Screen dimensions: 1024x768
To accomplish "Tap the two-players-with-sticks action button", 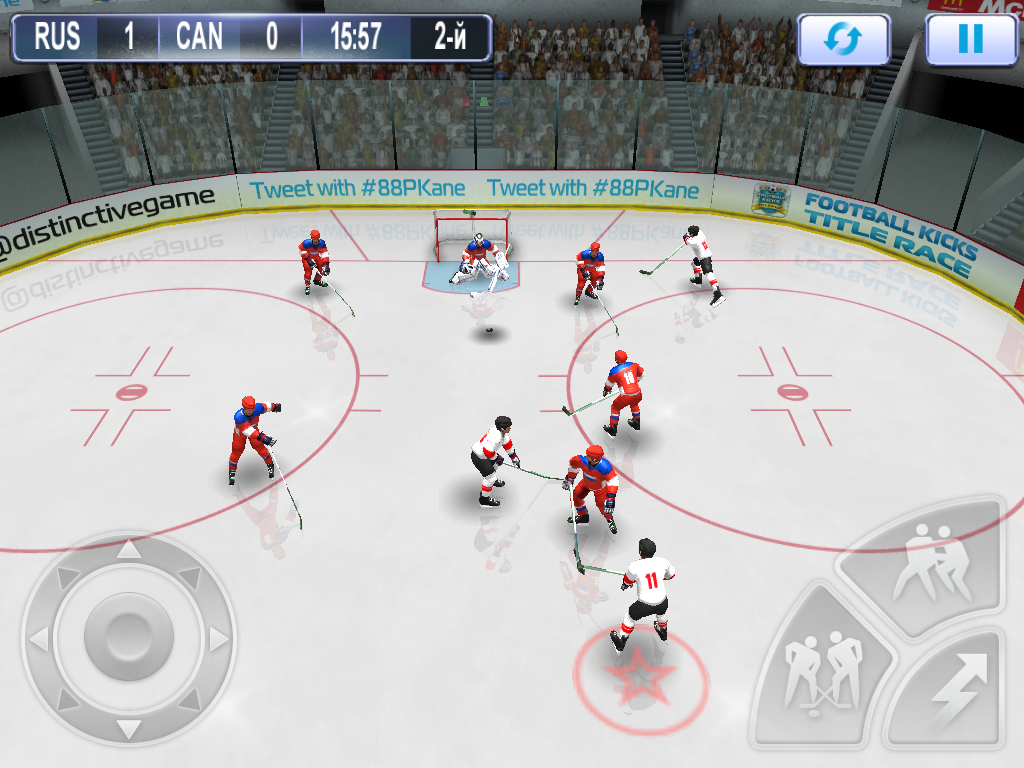I will pyautogui.click(x=820, y=668).
